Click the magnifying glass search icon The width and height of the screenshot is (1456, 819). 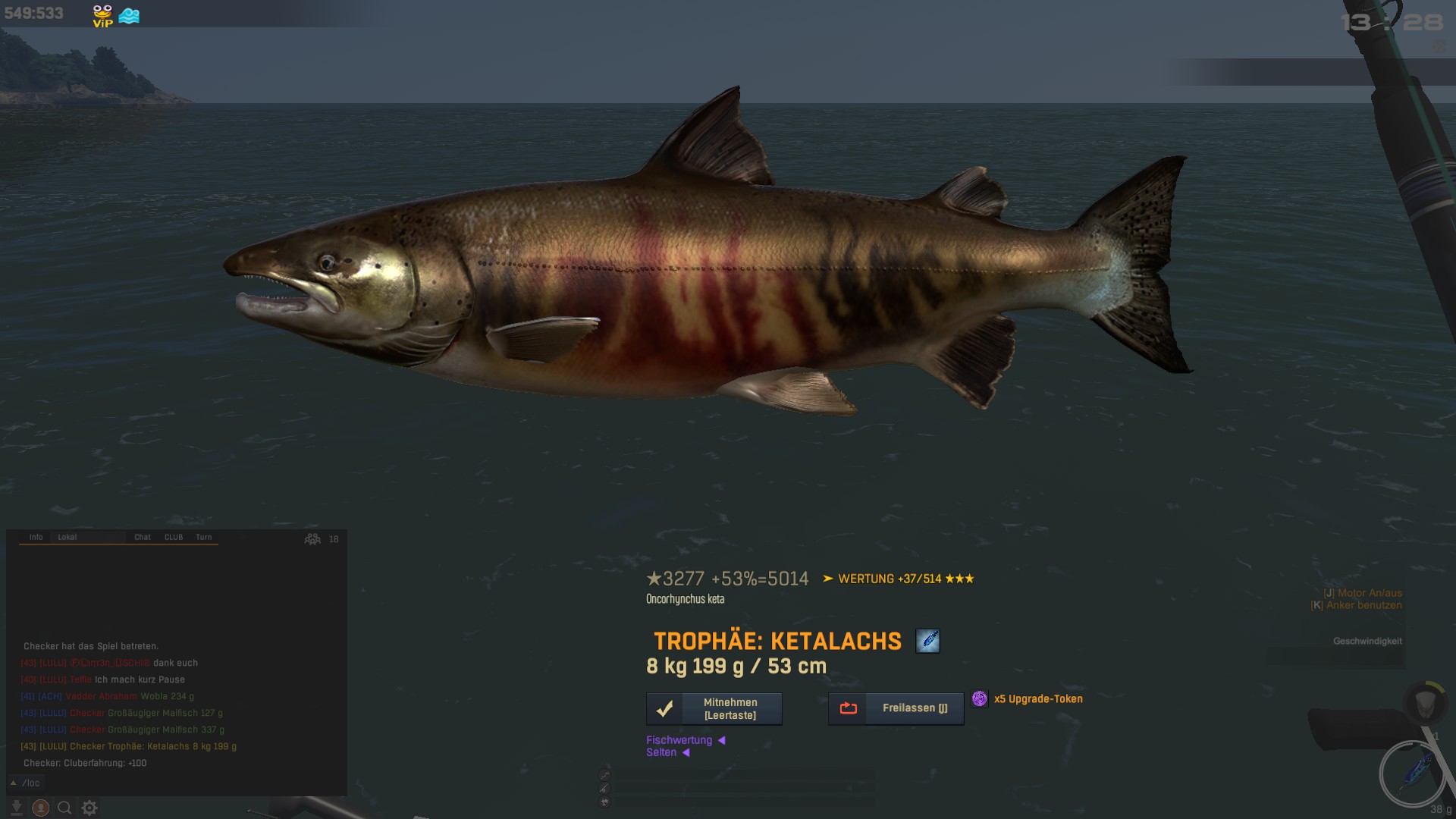65,808
